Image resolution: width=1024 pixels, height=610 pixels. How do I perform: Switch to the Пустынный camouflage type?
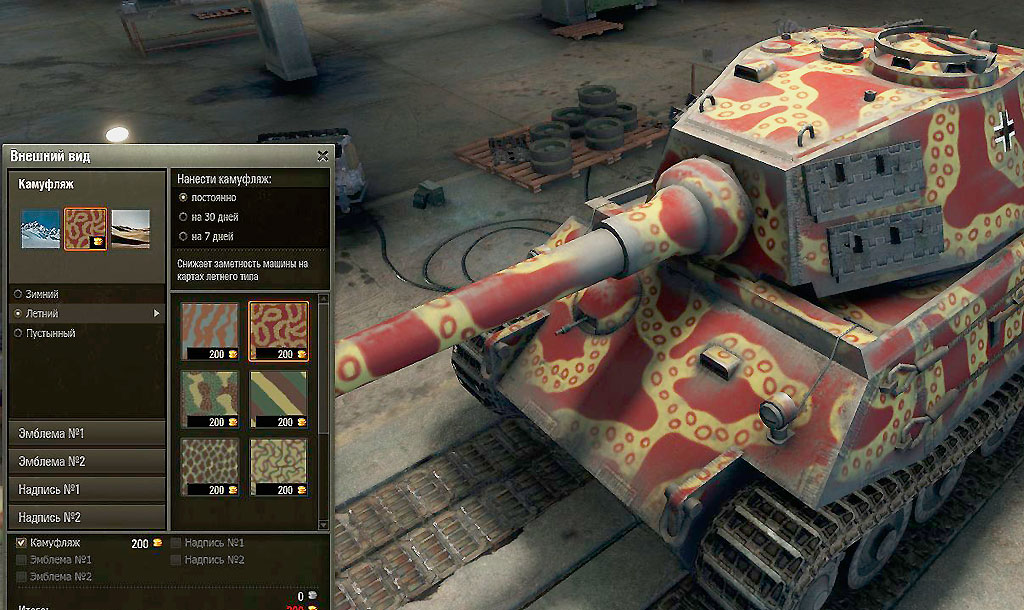pyautogui.click(x=18, y=333)
